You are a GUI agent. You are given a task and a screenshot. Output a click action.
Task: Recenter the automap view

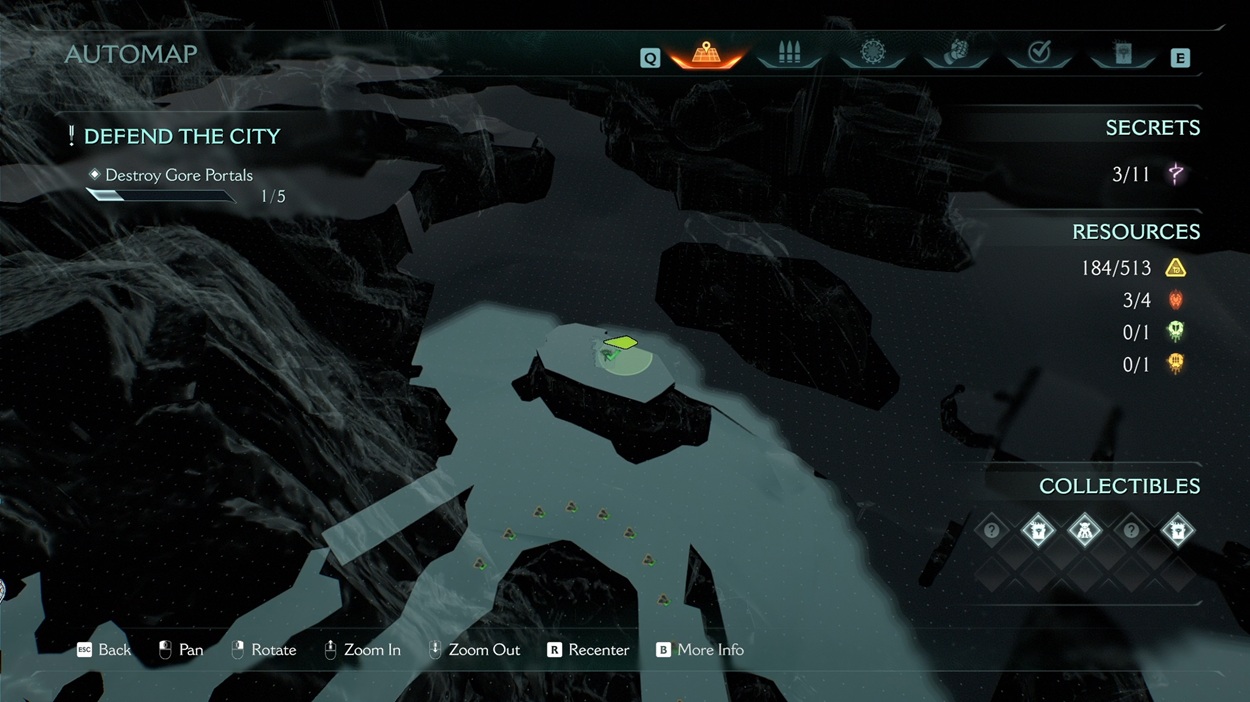[x=588, y=650]
